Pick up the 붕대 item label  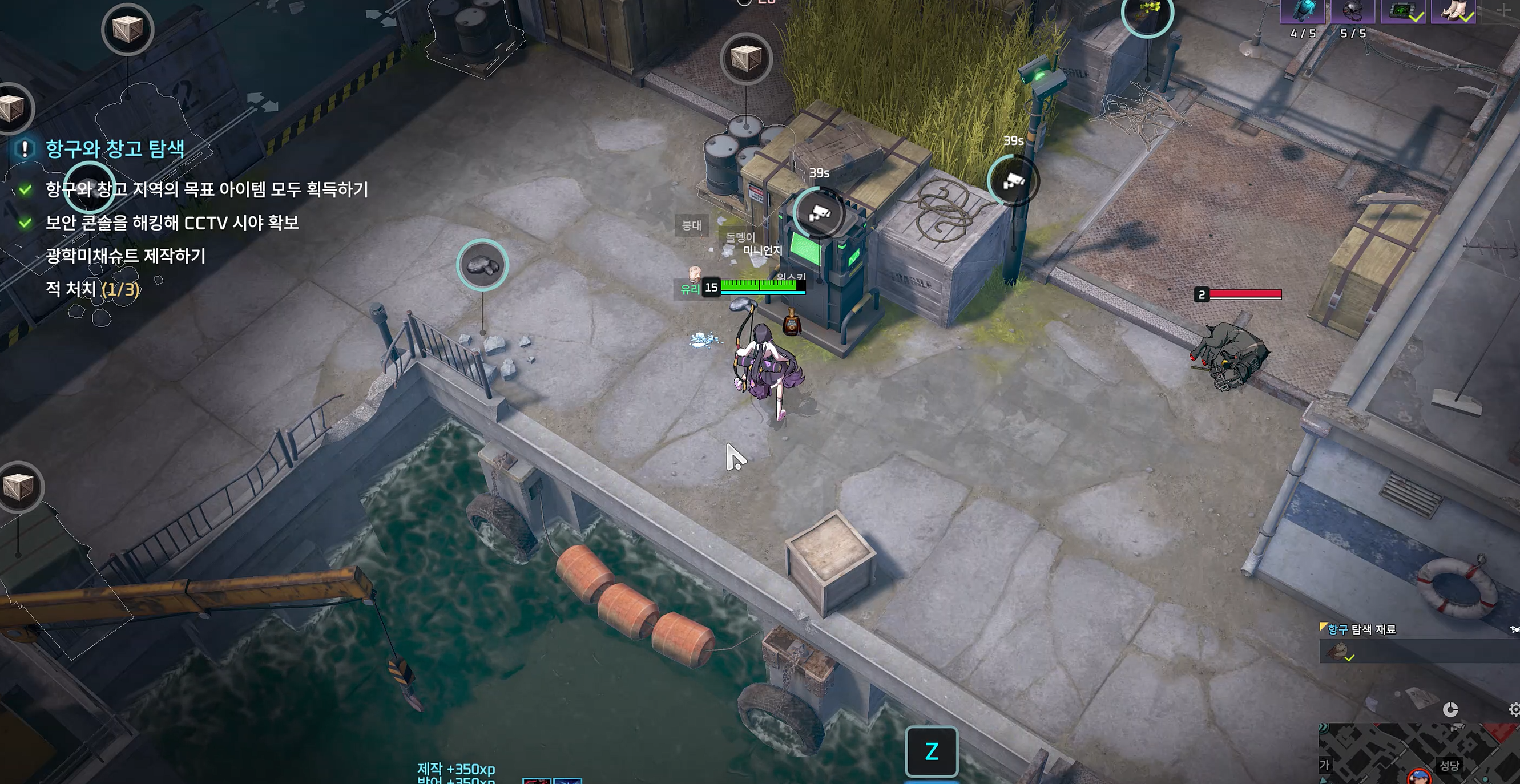click(692, 225)
